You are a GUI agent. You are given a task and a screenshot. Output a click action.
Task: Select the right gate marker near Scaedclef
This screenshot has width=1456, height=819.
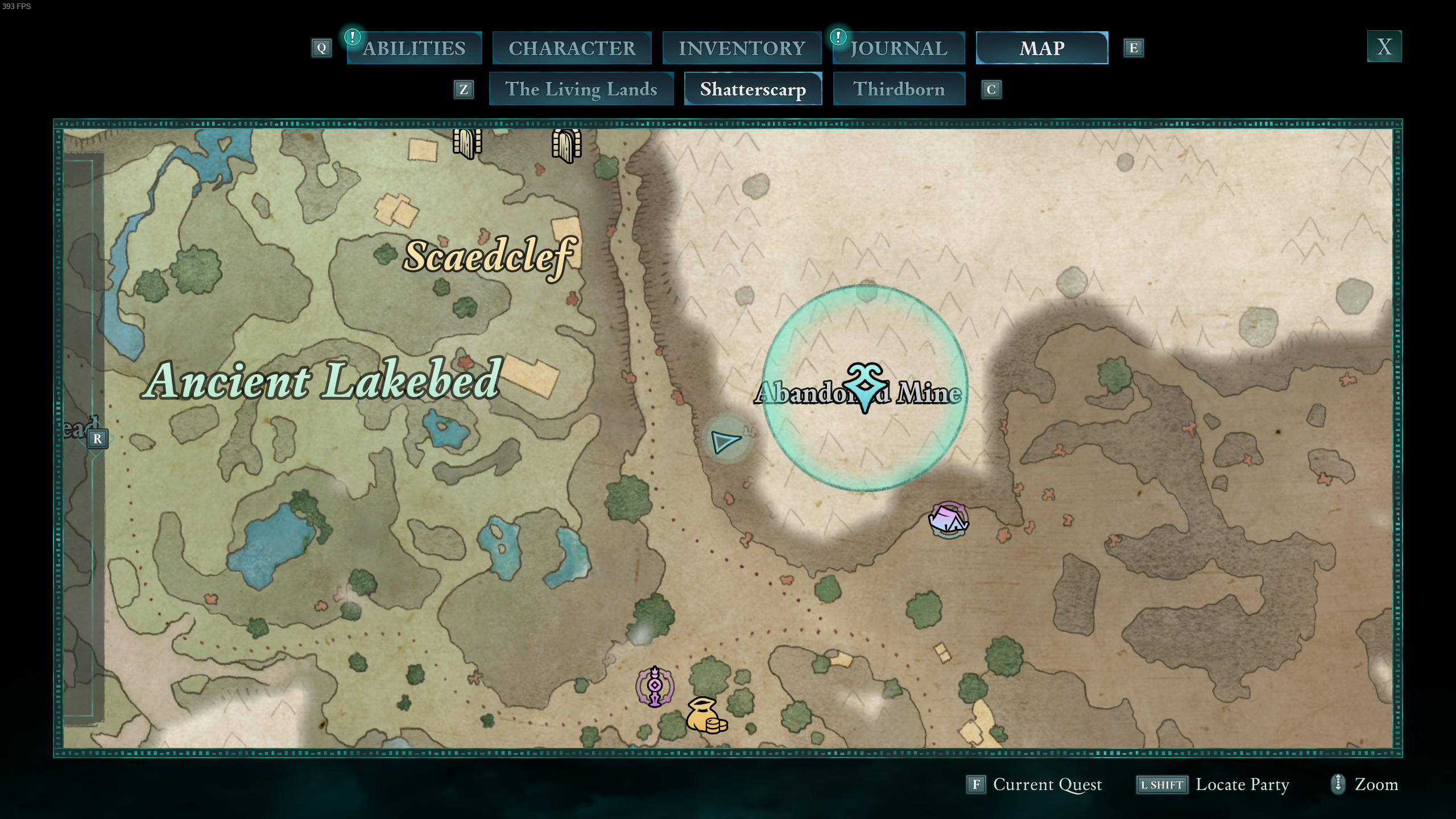tap(566, 144)
